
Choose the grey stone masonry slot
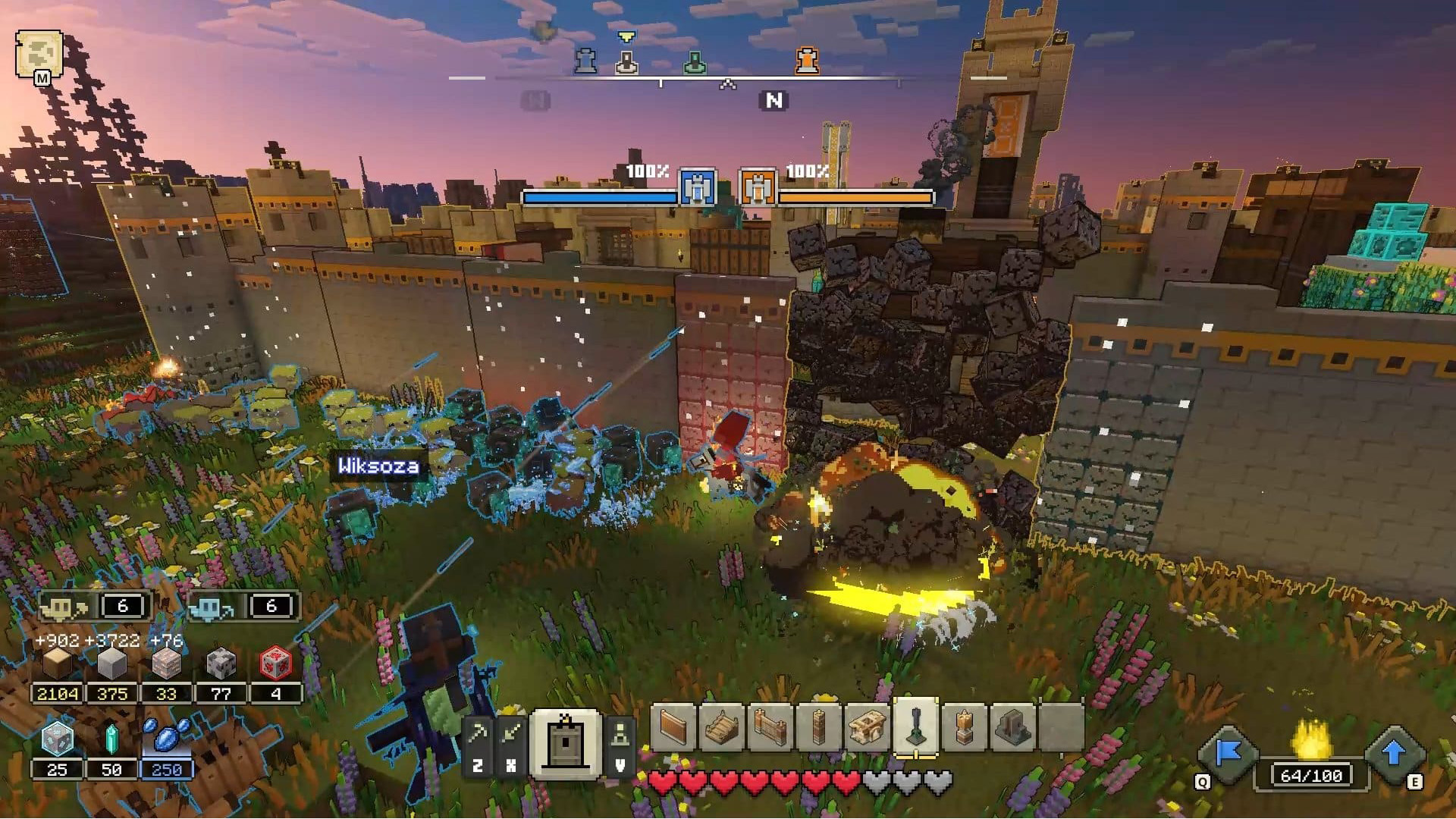tap(1013, 727)
